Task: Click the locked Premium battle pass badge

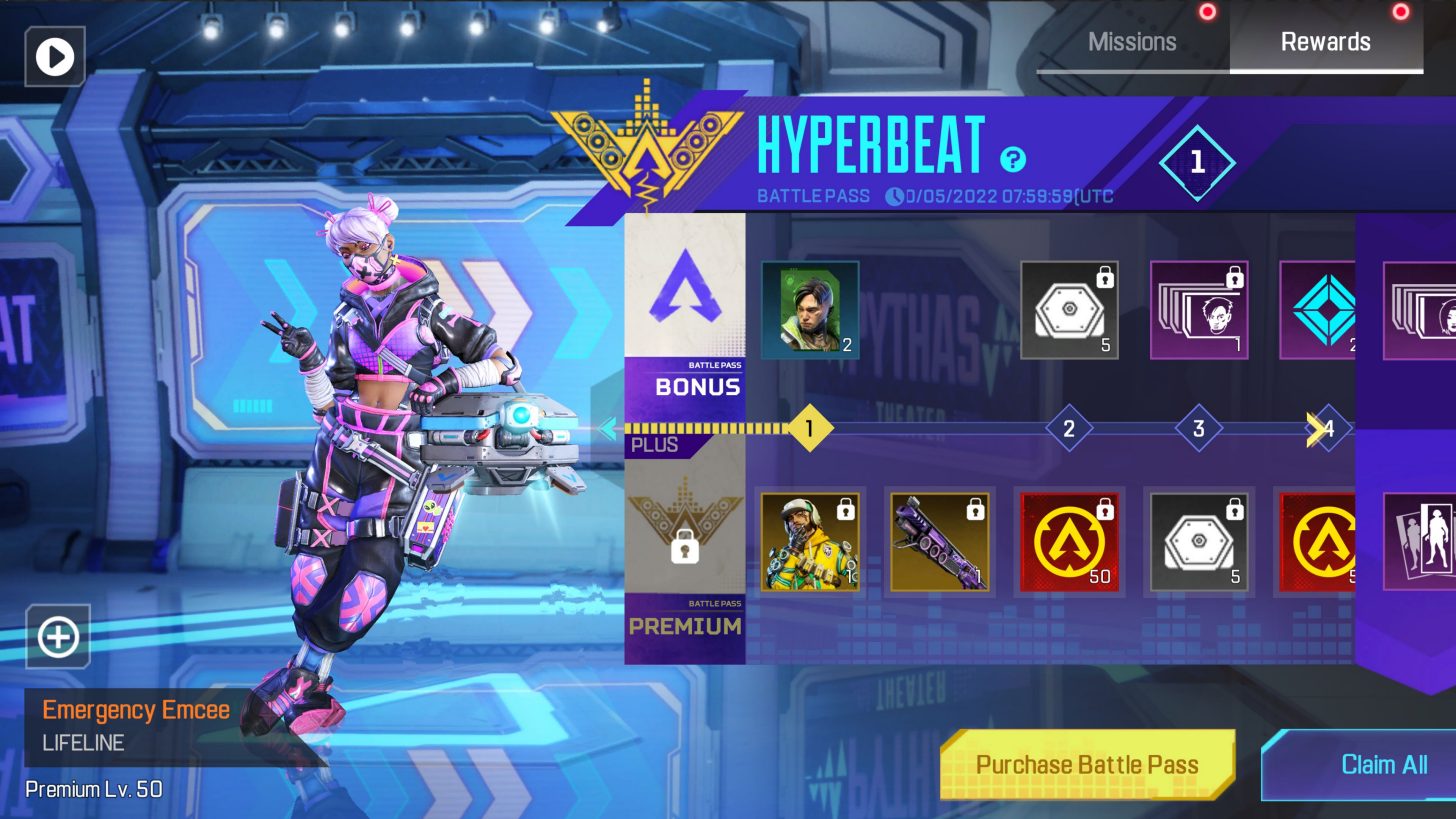Action: 685,545
